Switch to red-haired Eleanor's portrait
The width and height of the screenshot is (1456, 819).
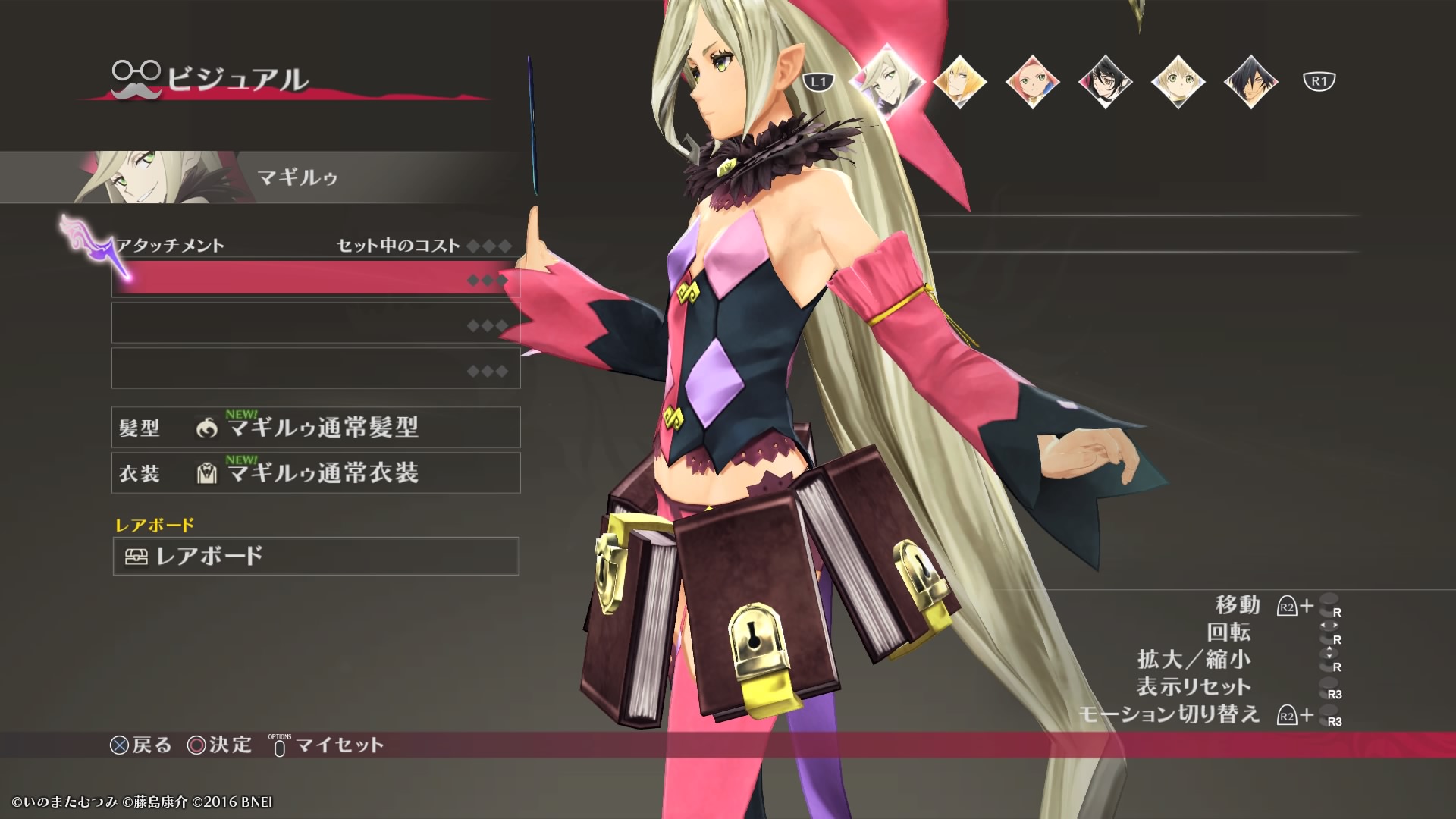(1032, 81)
